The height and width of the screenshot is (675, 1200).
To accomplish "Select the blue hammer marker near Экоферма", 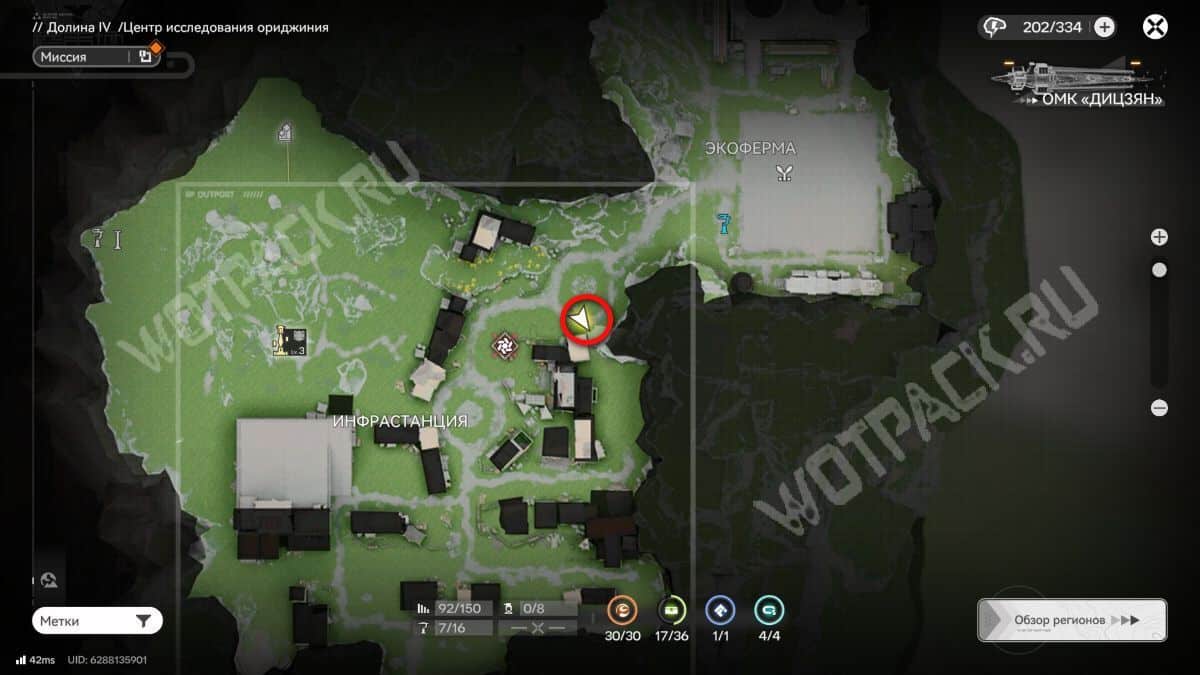I will coord(724,223).
